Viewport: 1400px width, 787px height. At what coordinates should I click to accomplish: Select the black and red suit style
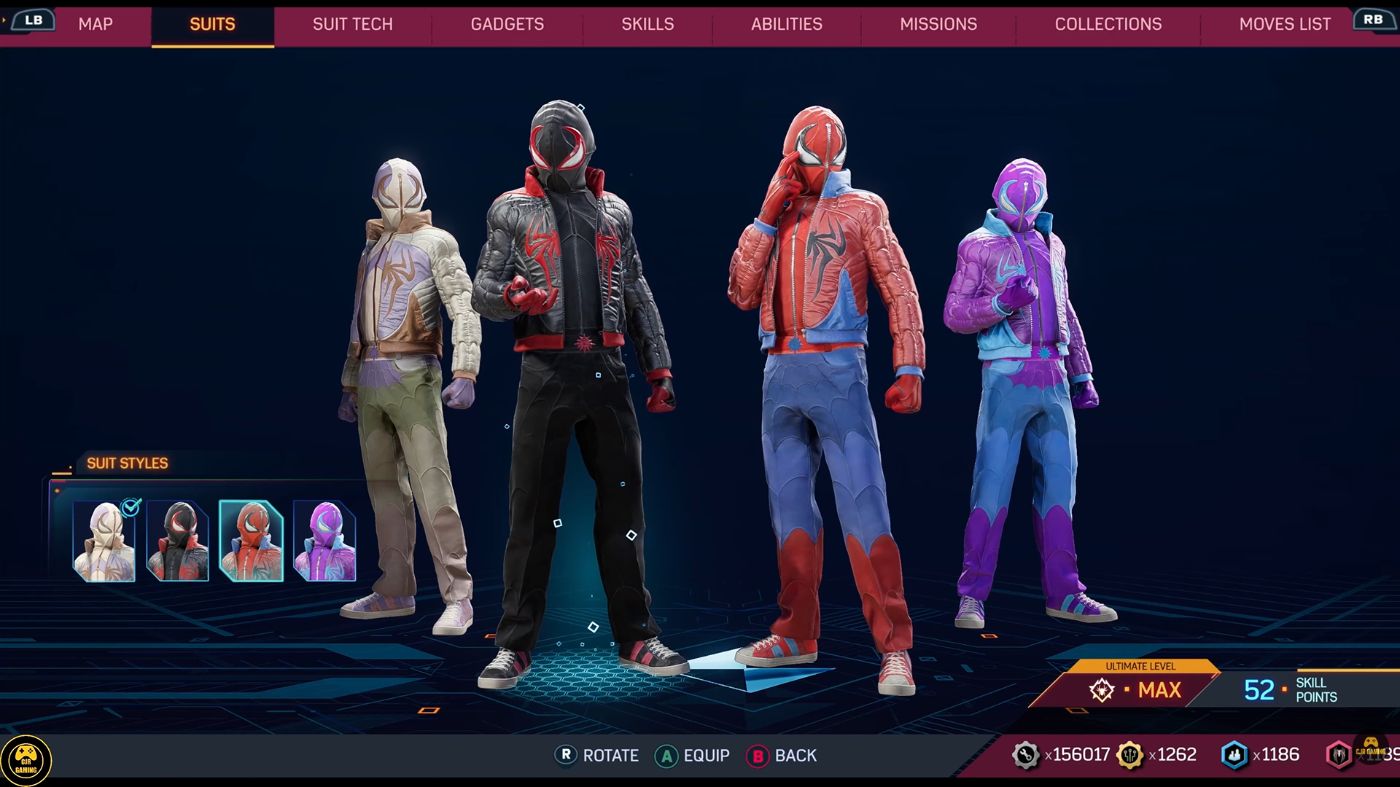click(178, 541)
